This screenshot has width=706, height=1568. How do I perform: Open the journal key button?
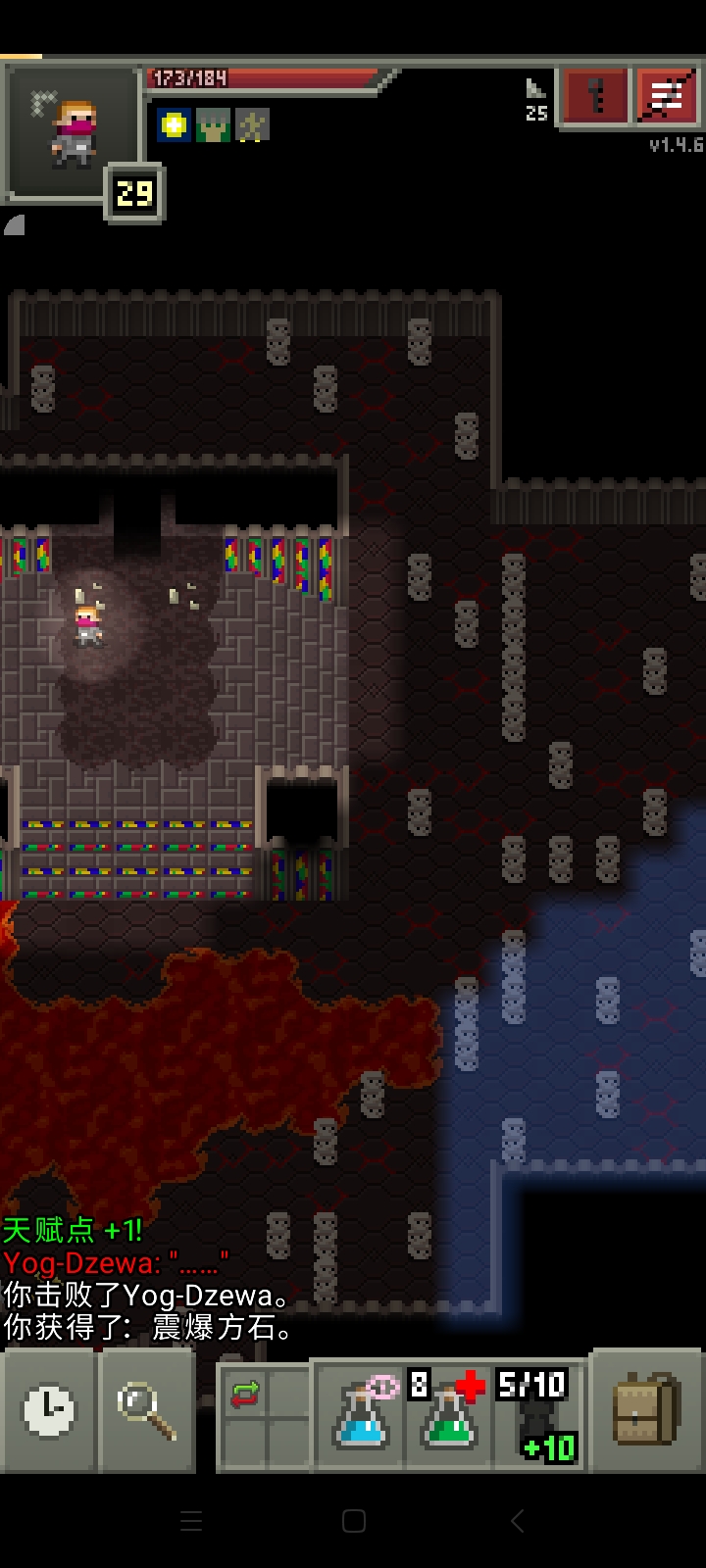pyautogui.click(x=595, y=97)
